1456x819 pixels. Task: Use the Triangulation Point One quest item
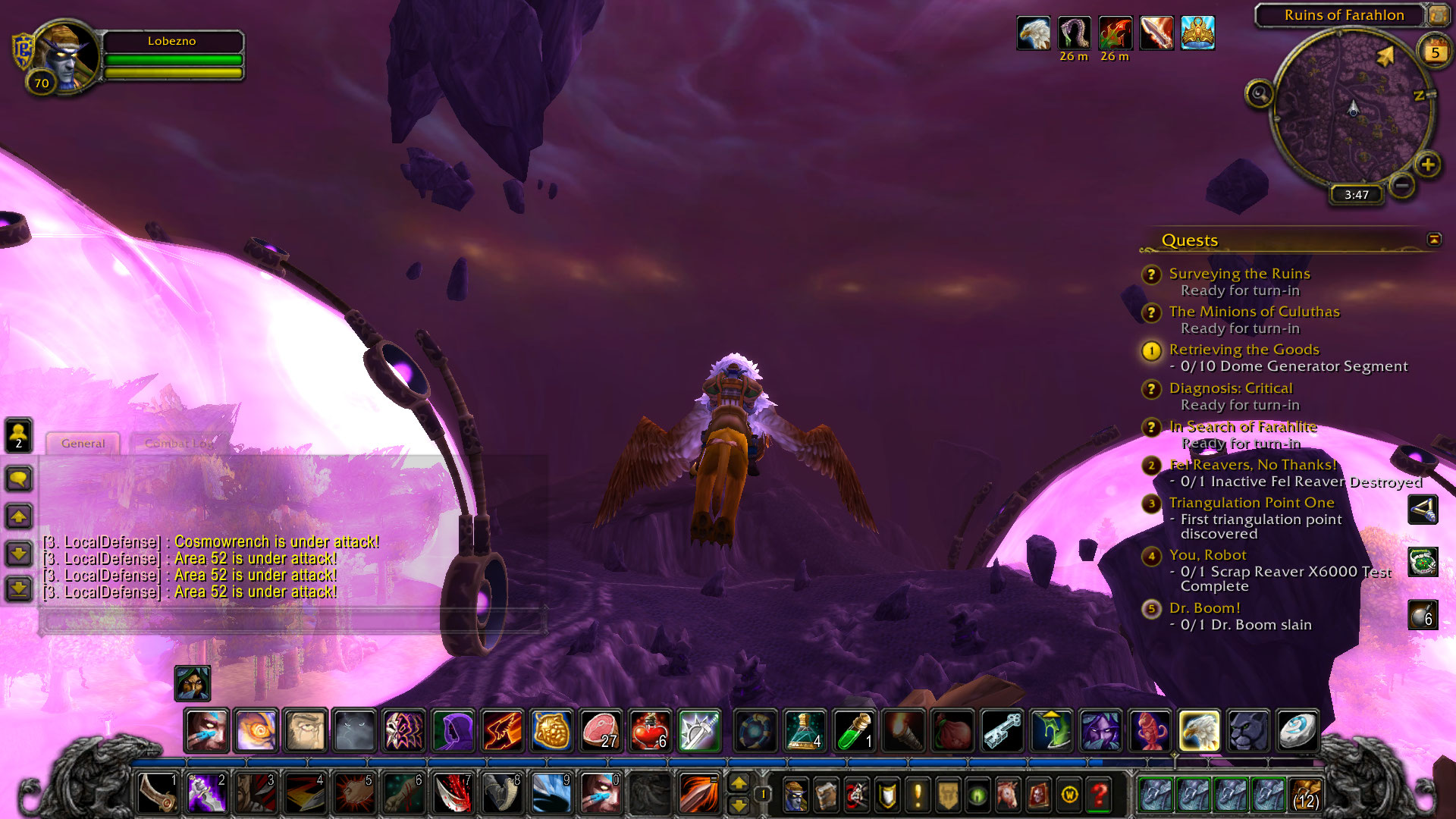(1423, 510)
